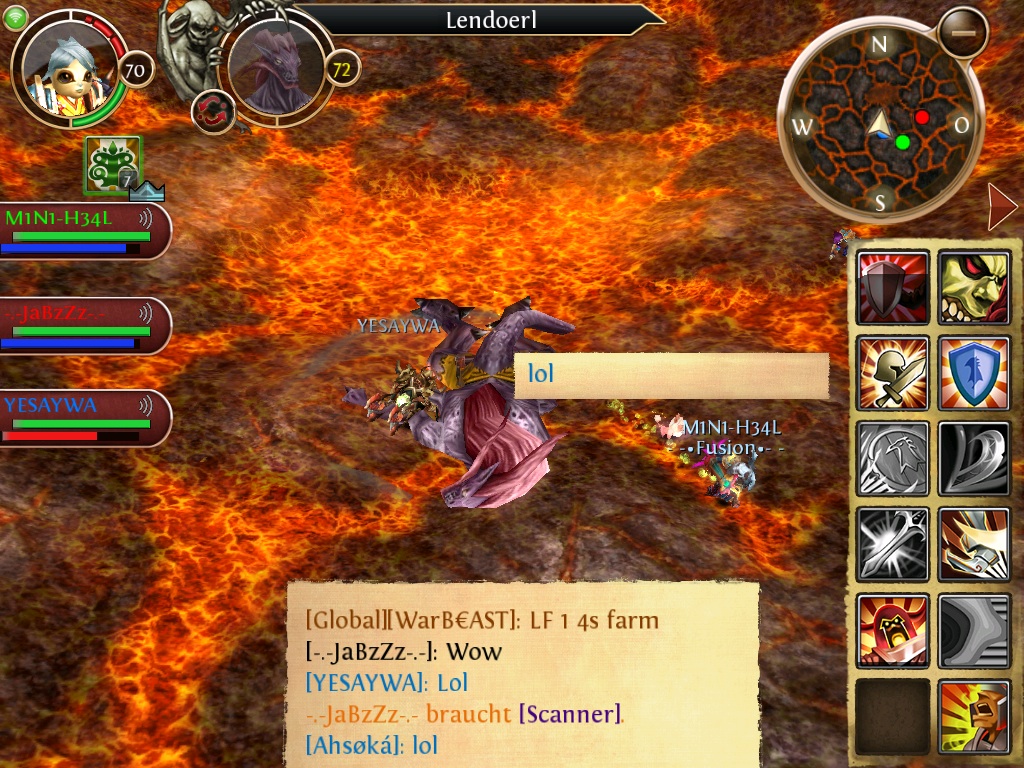Viewport: 1024px width, 768px height.
Task: Select the Lendoerl target portrait
Action: click(277, 68)
